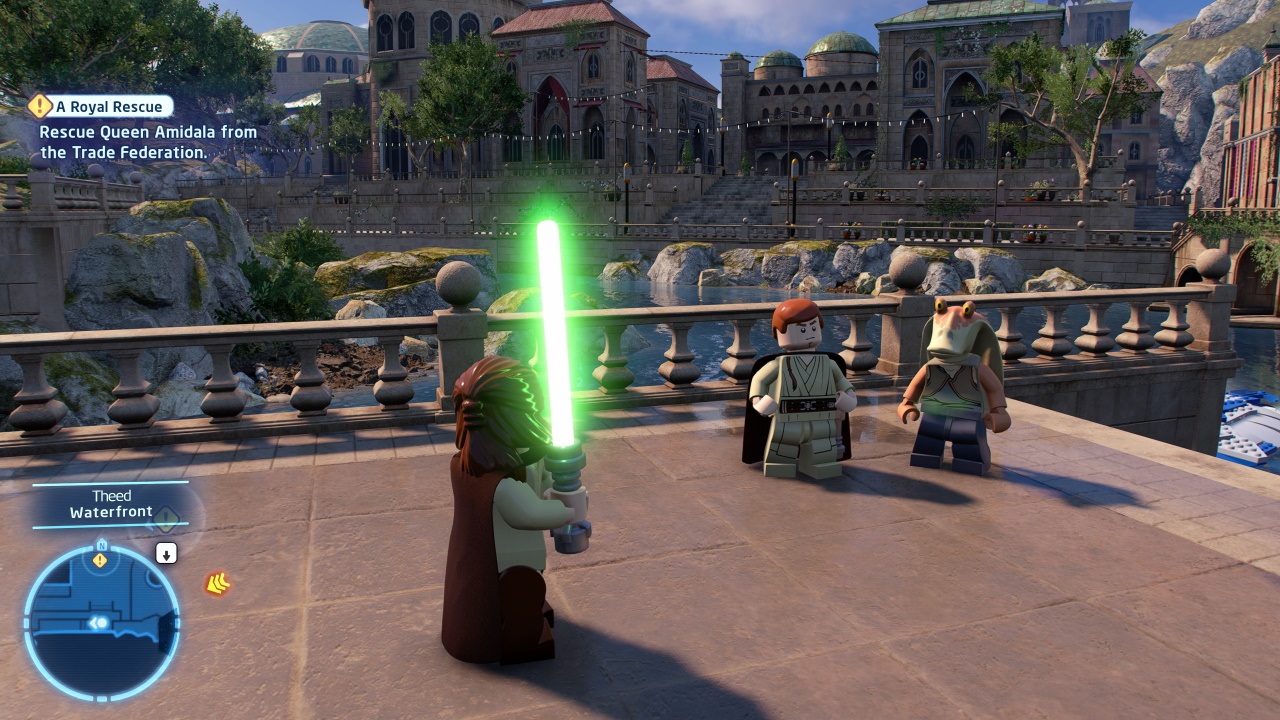Click the circular minimap
Screen dimensions: 1280x720
click(102, 622)
